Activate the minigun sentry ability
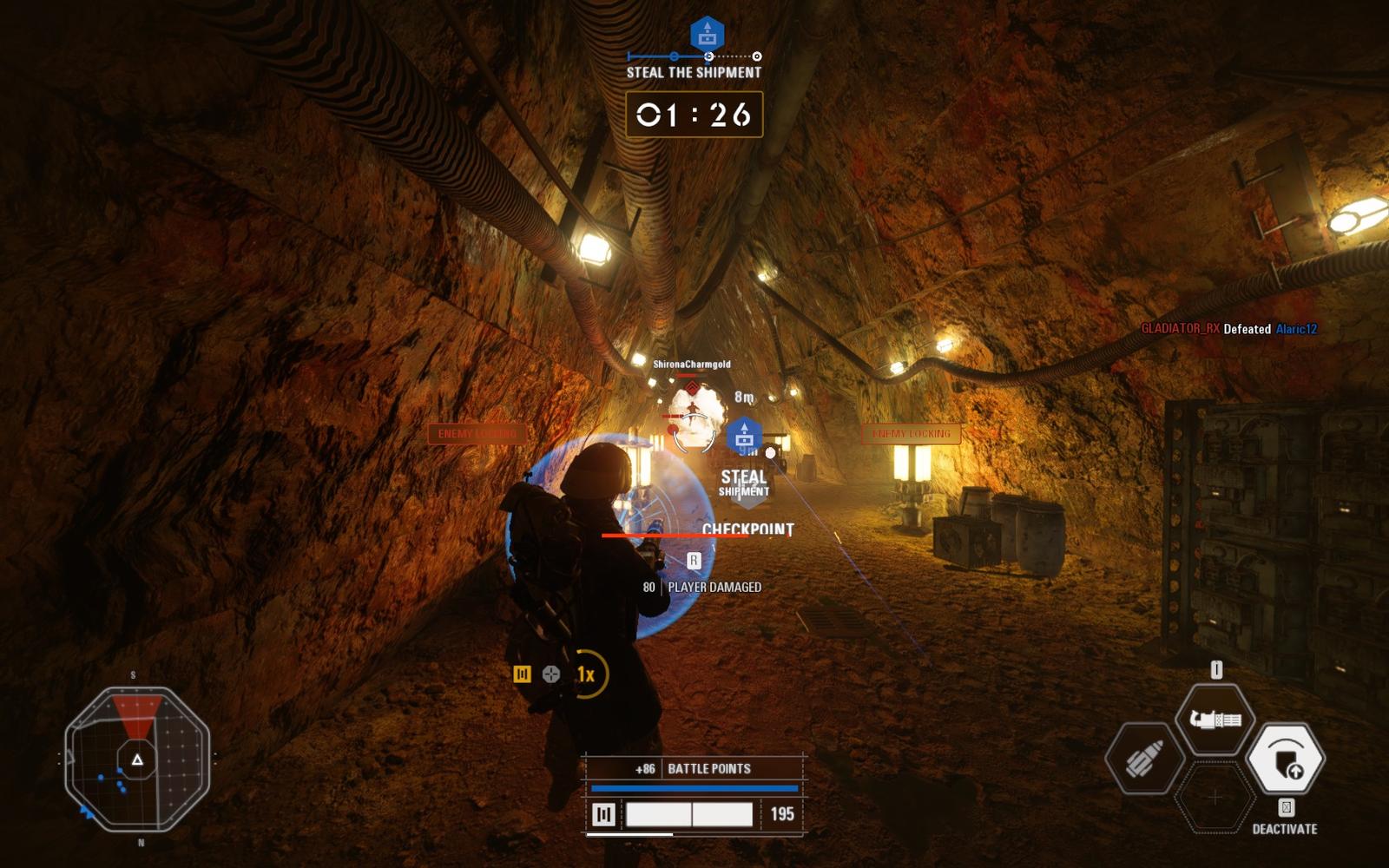 point(1215,720)
